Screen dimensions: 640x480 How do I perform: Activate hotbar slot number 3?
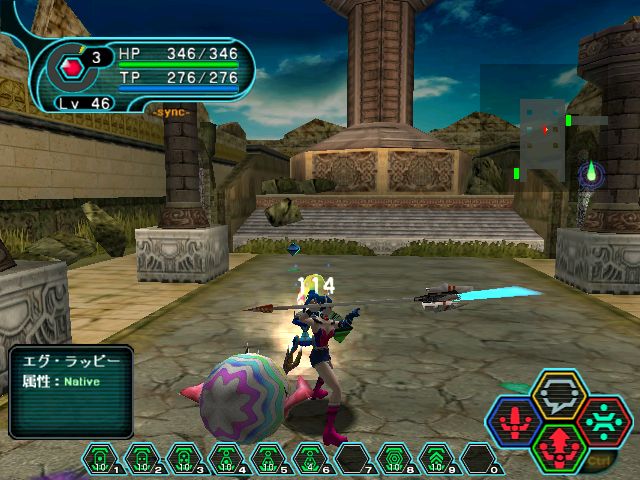[x=181, y=460]
